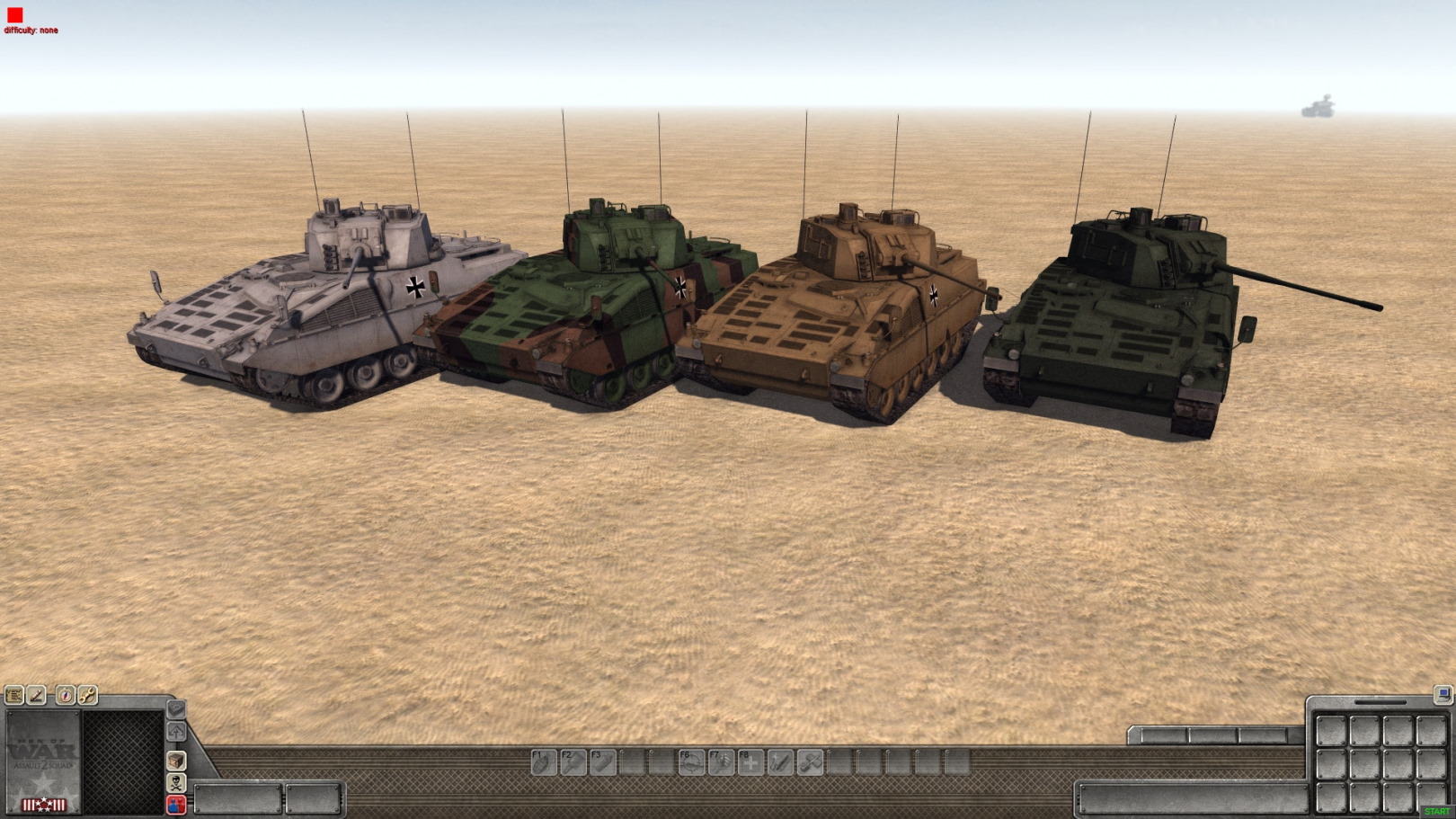Image resolution: width=1456 pixels, height=819 pixels.
Task: Click the greyed arrow-up button
Action: (176, 732)
